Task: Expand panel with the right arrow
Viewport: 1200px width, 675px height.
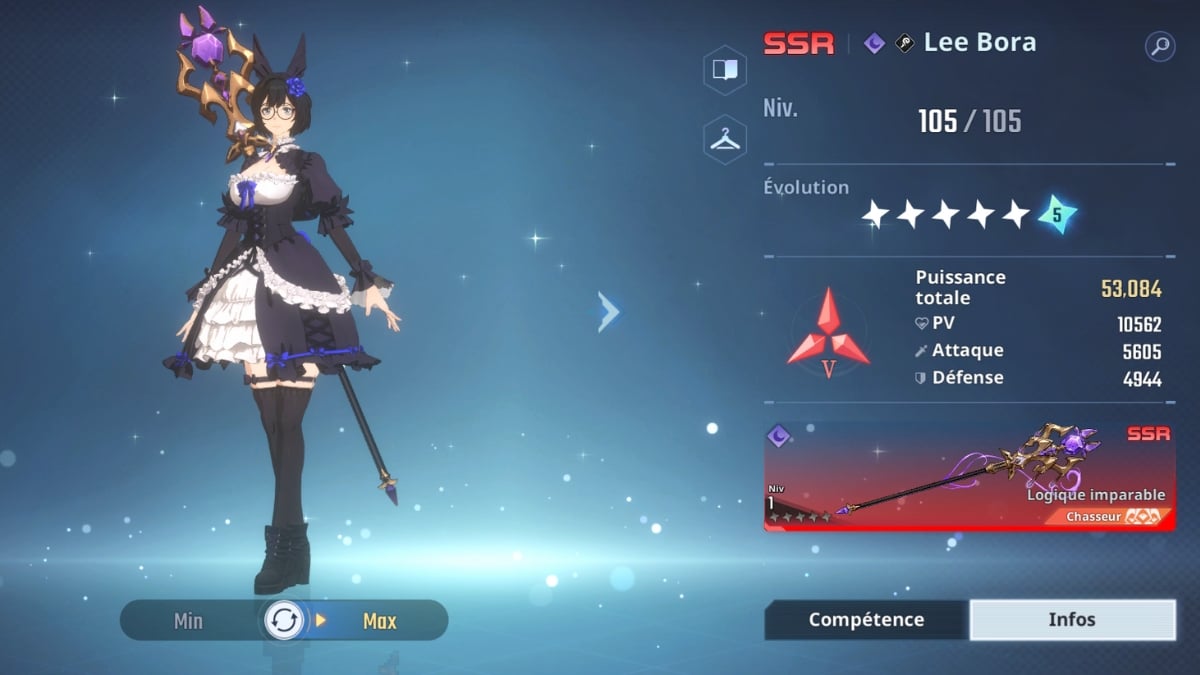Action: pos(608,312)
